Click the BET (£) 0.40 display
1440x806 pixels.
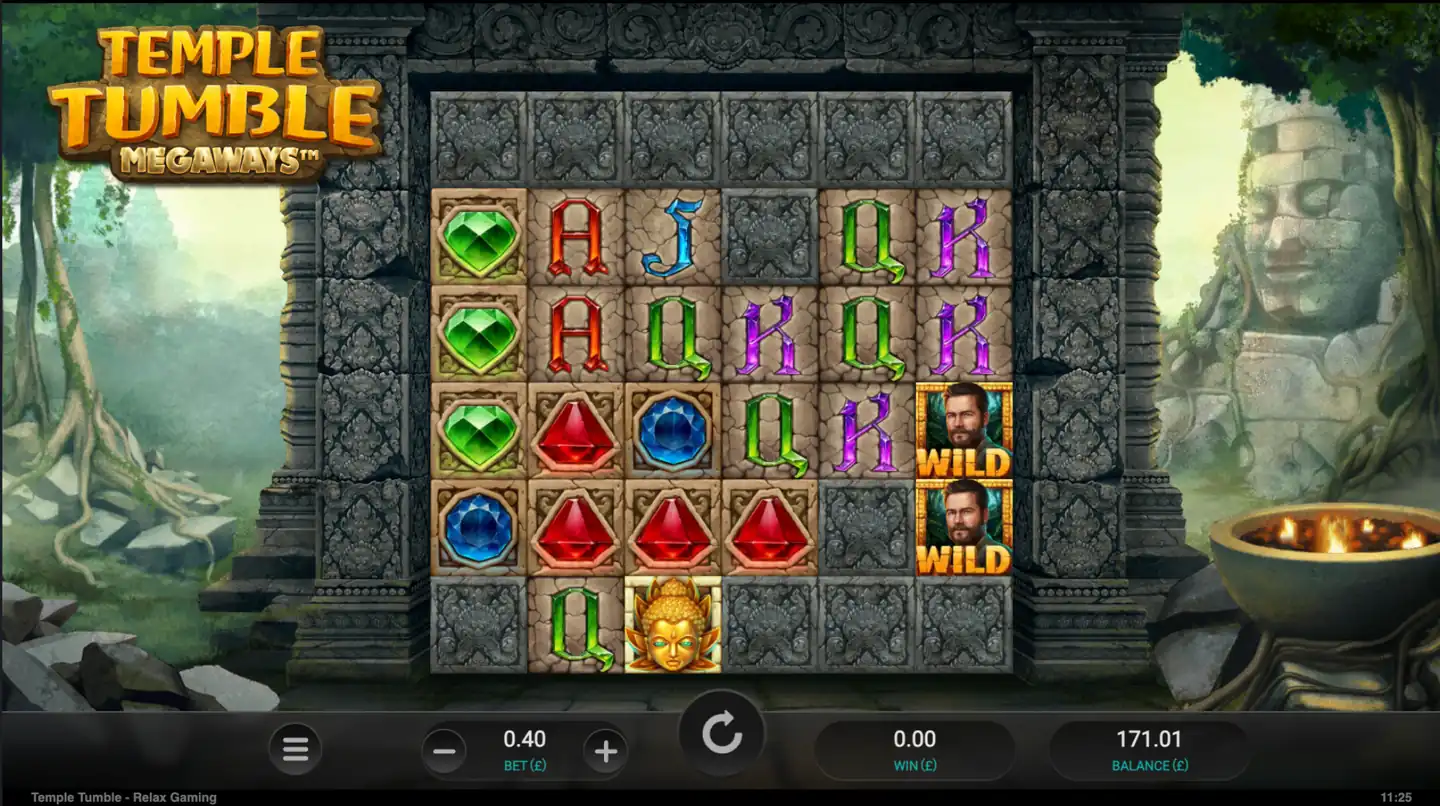[x=524, y=748]
